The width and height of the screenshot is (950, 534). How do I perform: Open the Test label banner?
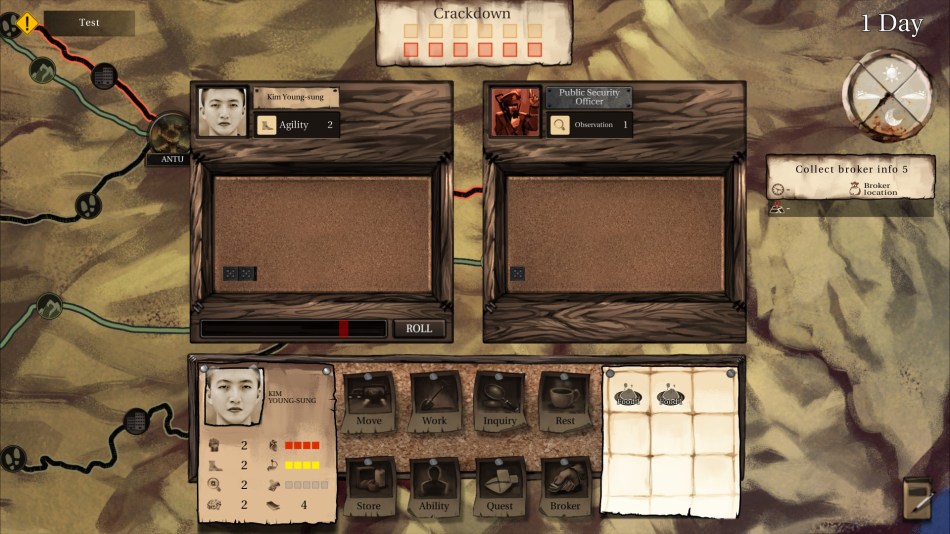pos(89,23)
